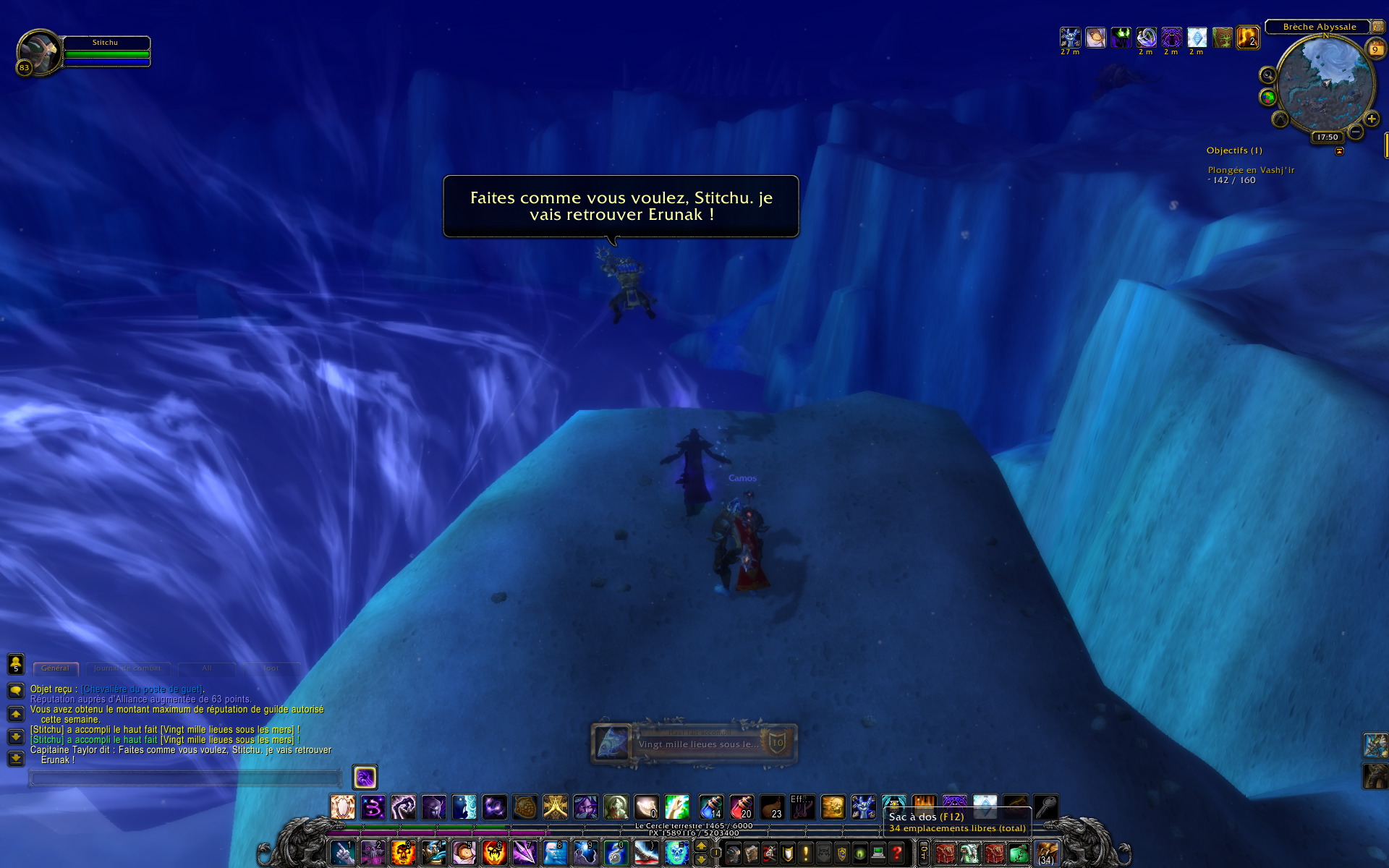Click the chat input field
The image size is (1389, 868).
tap(184, 778)
